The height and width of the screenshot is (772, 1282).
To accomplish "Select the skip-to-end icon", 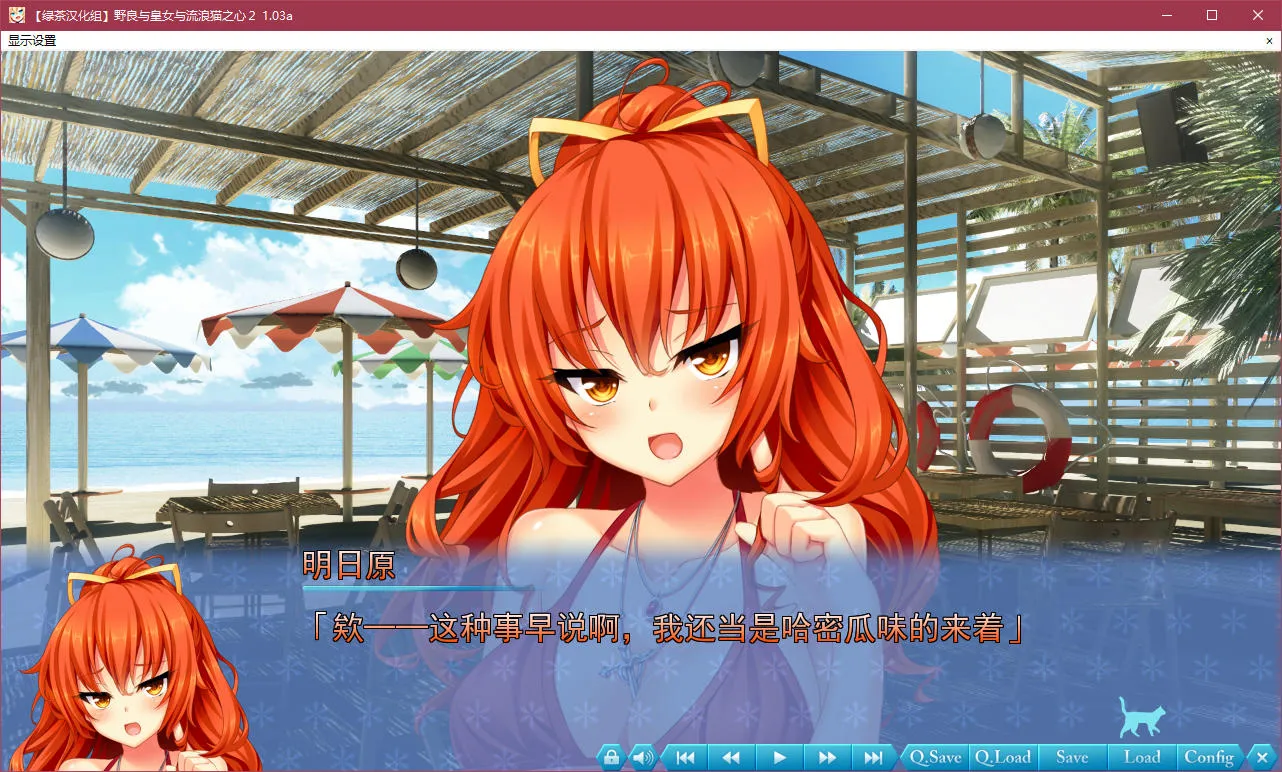I will click(873, 757).
